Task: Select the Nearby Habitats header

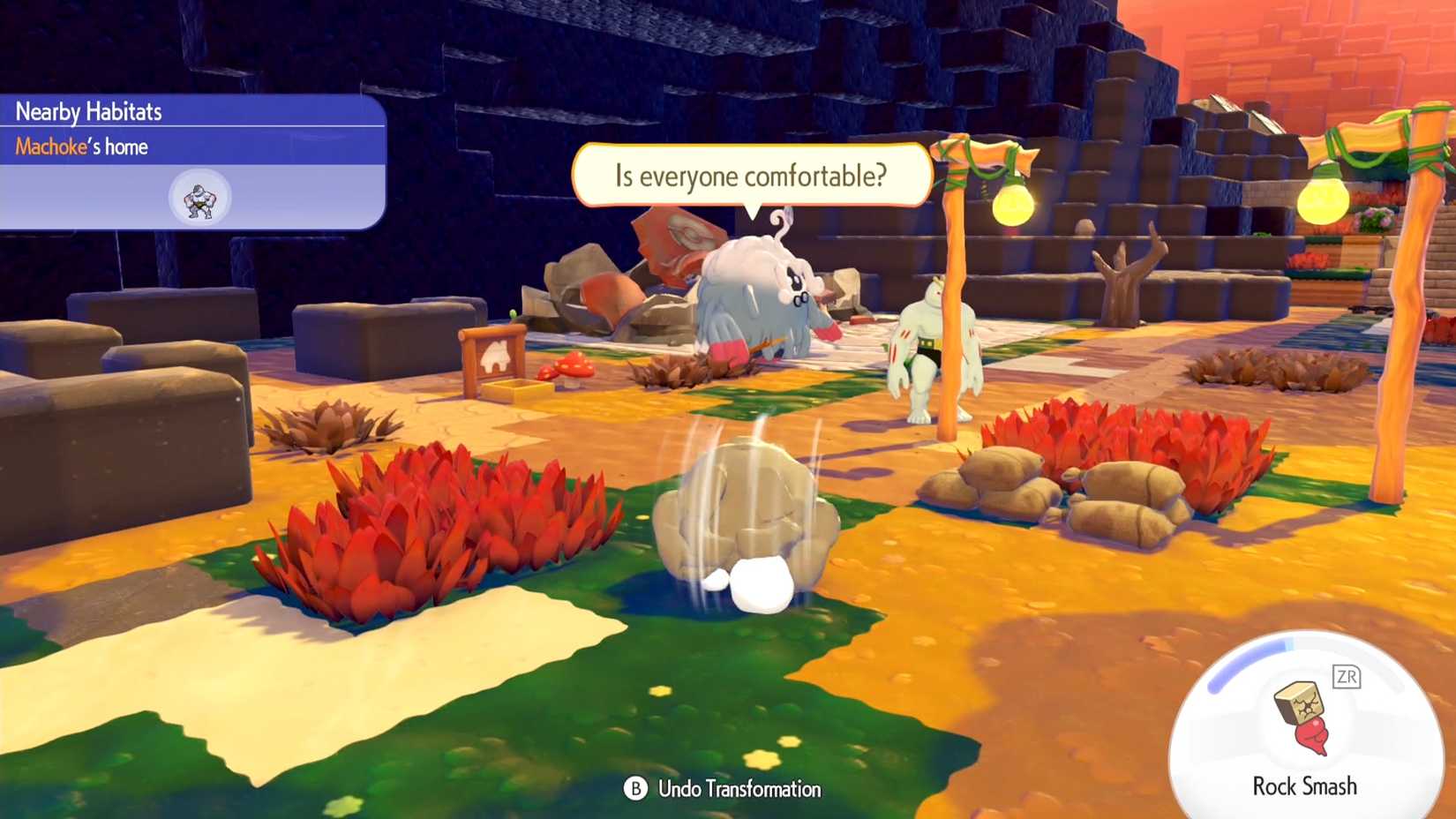Action: click(88, 111)
